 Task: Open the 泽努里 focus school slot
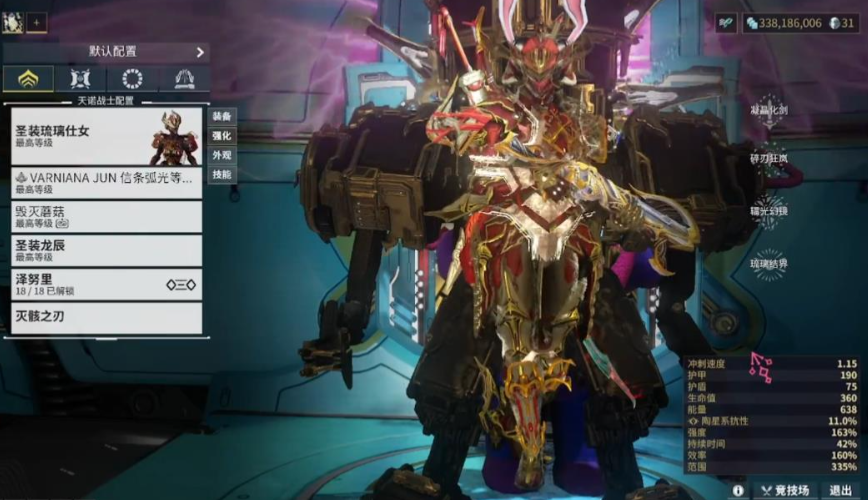pos(106,285)
